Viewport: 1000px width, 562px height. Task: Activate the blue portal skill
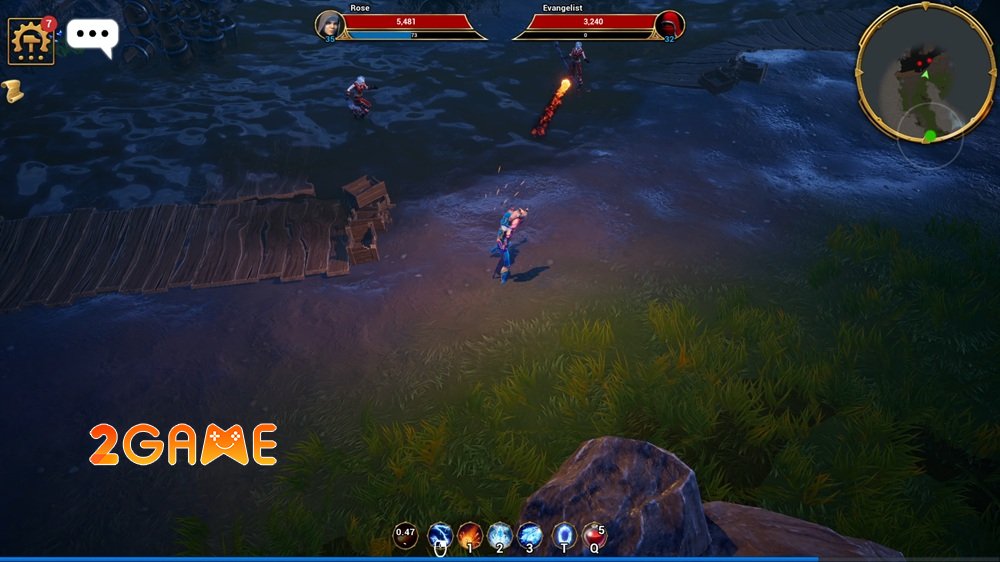[x=564, y=535]
